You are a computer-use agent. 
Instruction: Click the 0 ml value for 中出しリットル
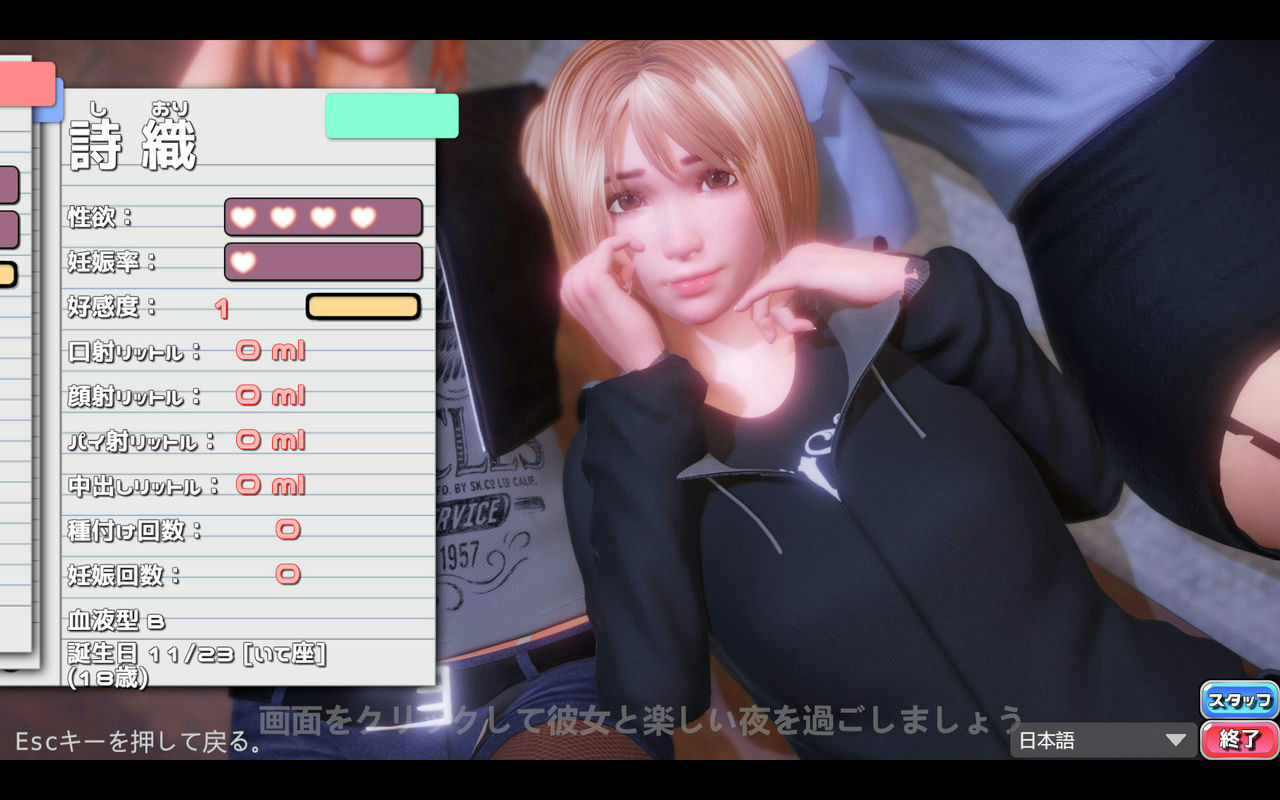coord(270,485)
